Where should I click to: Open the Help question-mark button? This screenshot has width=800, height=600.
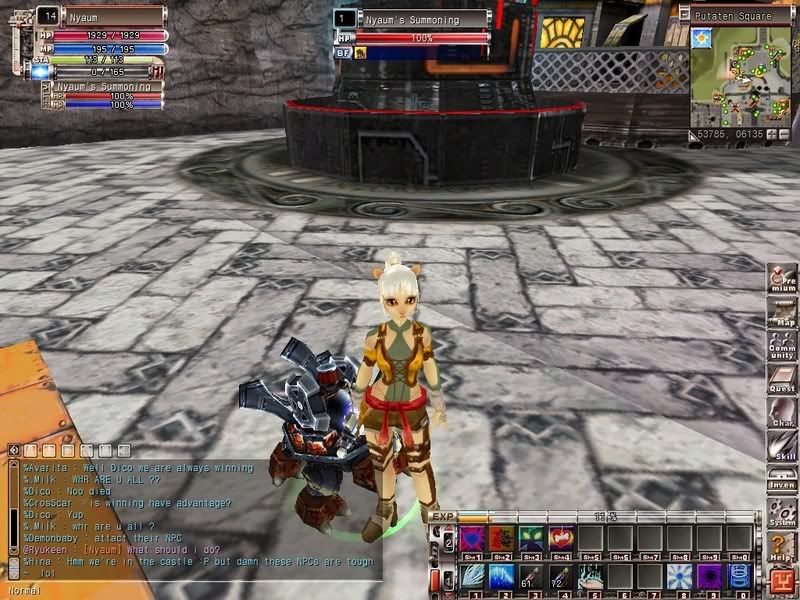[780, 546]
